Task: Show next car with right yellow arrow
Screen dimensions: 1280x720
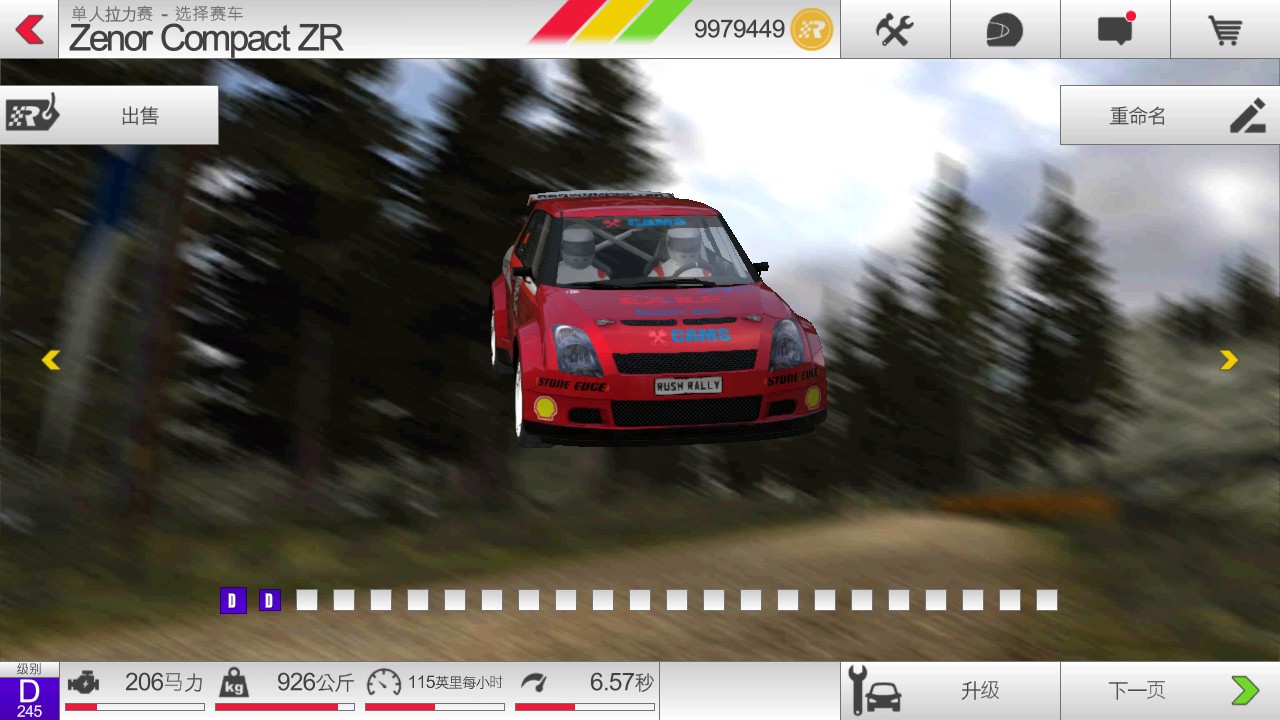Action: [x=1229, y=360]
